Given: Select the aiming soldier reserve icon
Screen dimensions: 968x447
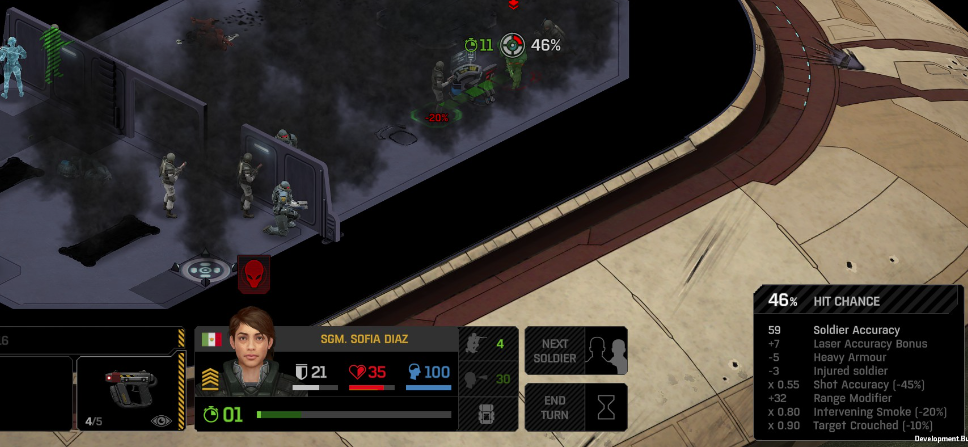Looking at the screenshot, I should click(x=476, y=379).
